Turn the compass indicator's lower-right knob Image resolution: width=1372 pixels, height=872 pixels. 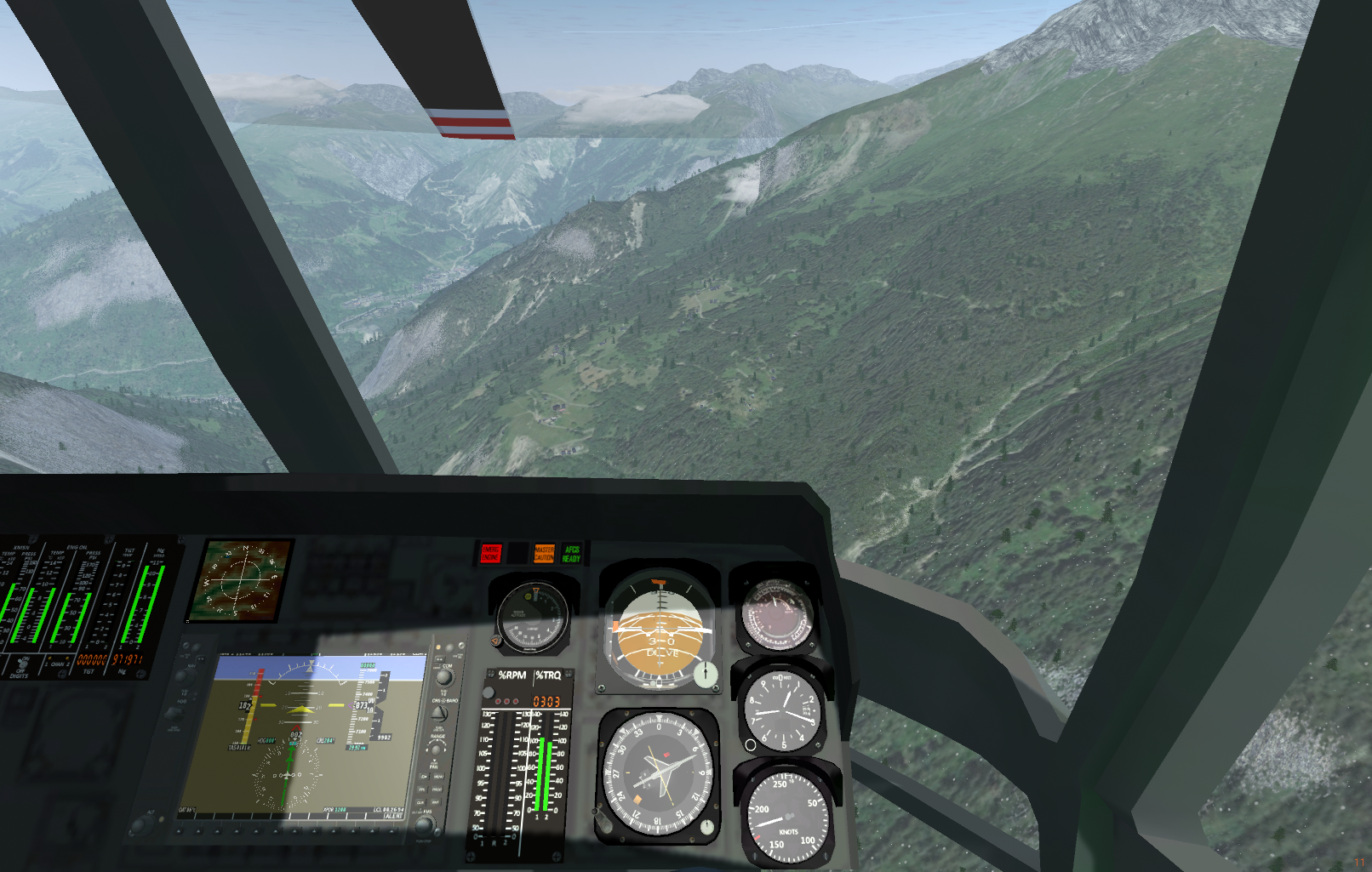[706, 827]
